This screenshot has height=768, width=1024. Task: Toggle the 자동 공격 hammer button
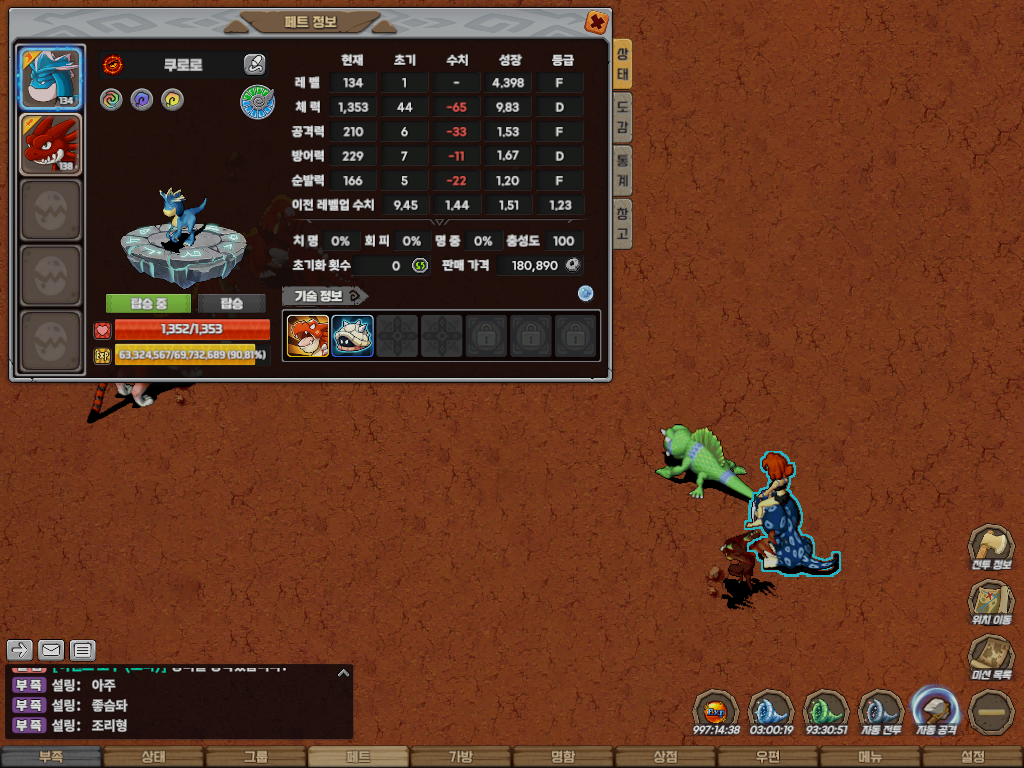[x=934, y=711]
